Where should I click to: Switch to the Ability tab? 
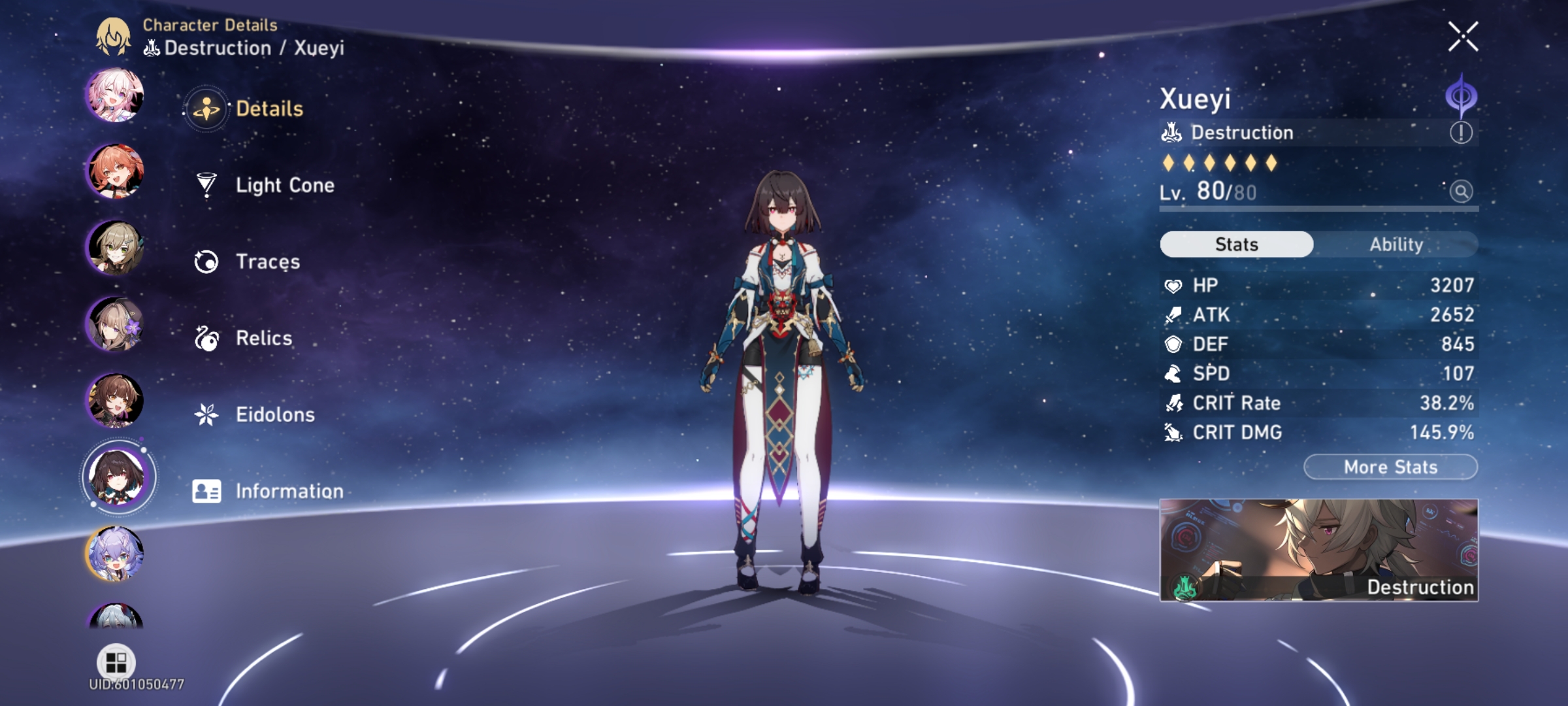(1397, 244)
